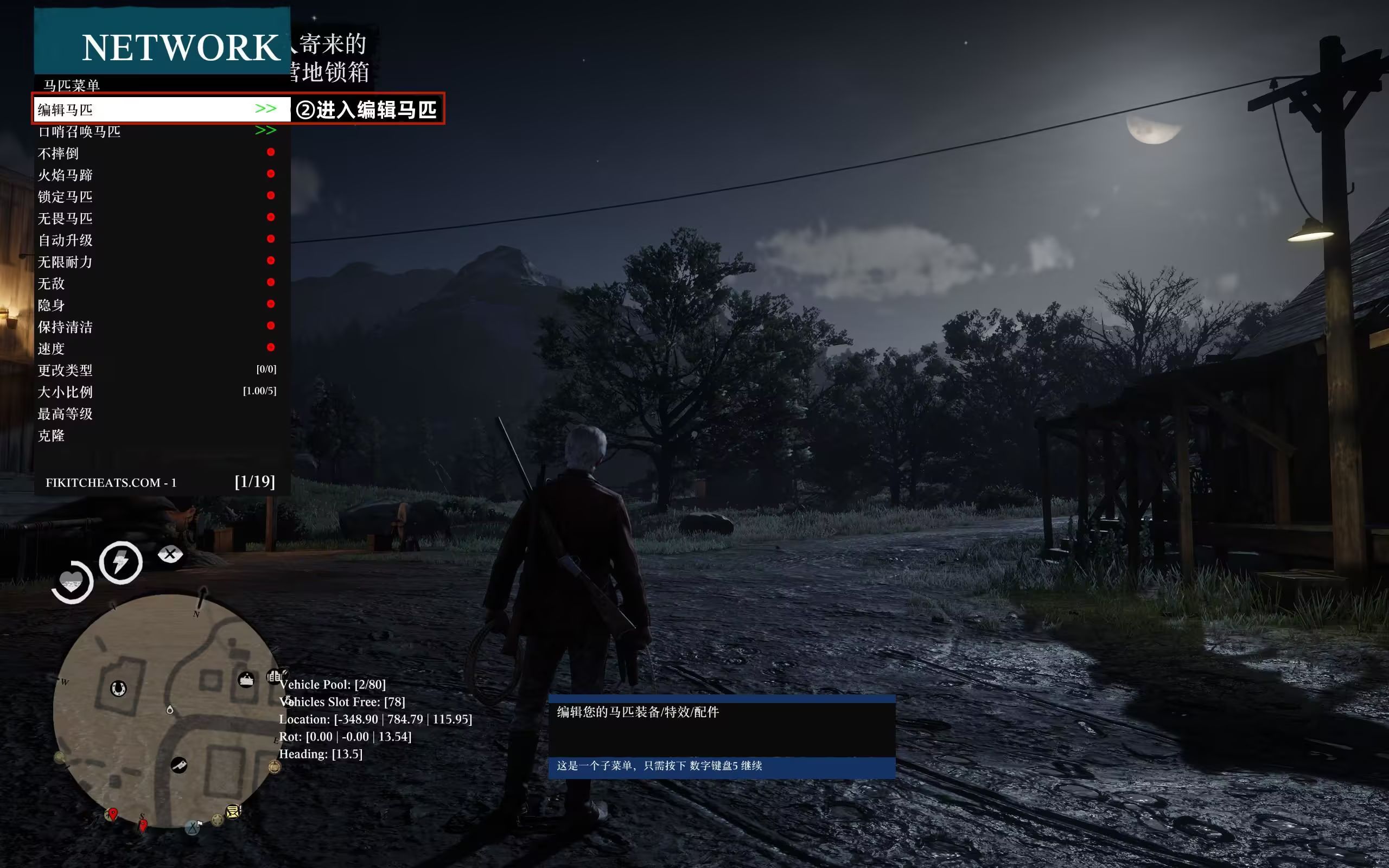Choose 最高等级 max level entry
The image size is (1389, 868).
click(x=156, y=414)
